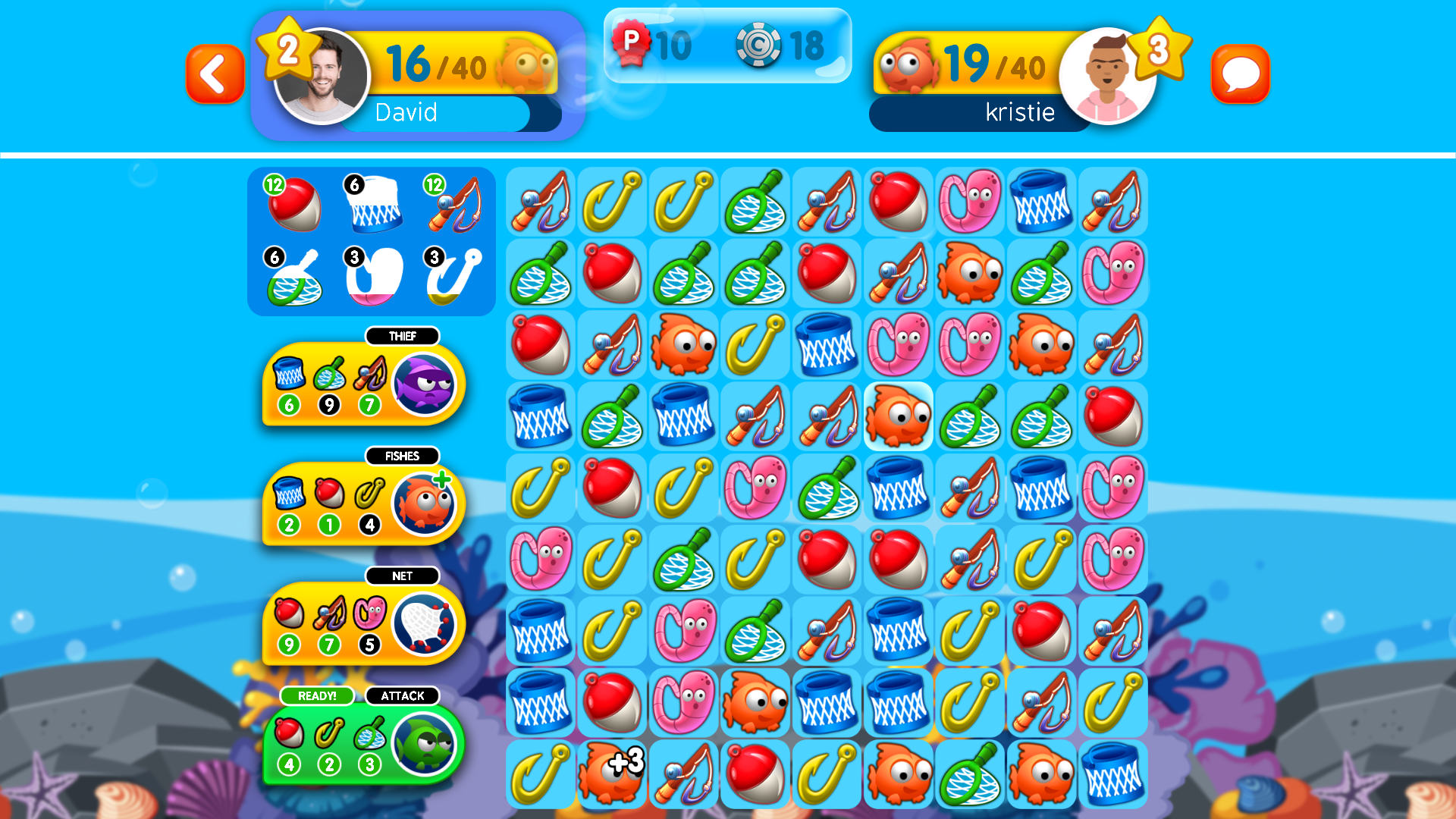Select the NET label tab

point(403,576)
